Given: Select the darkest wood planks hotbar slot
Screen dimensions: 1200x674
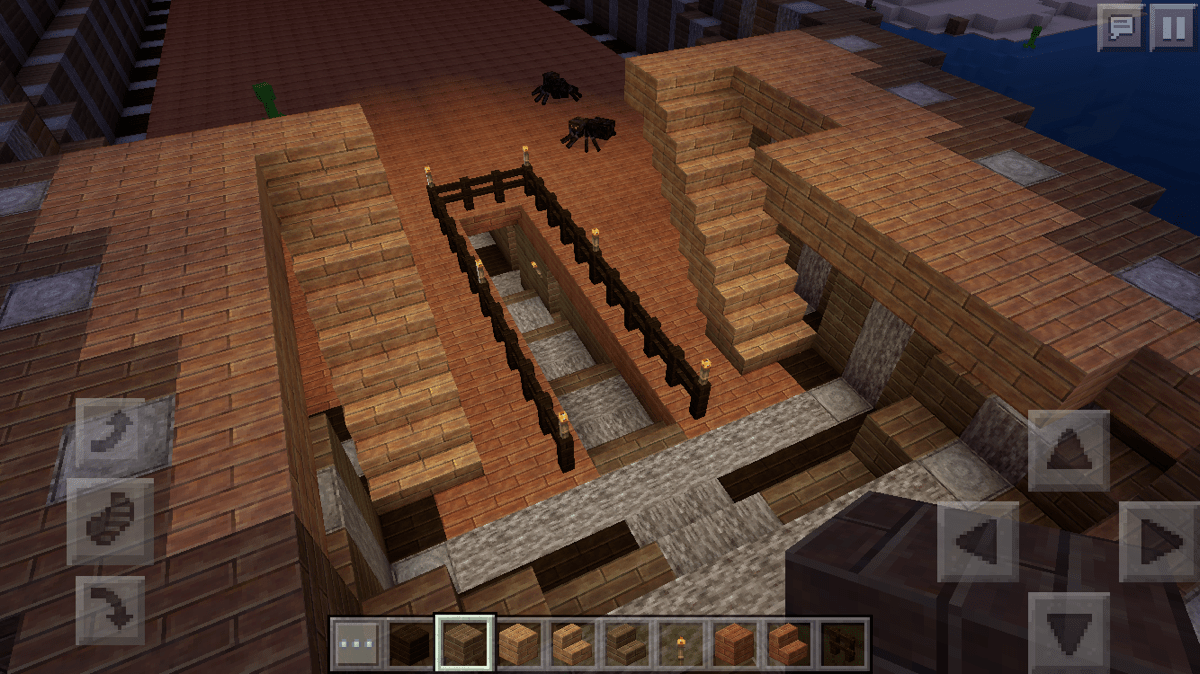Looking at the screenshot, I should tap(411, 644).
